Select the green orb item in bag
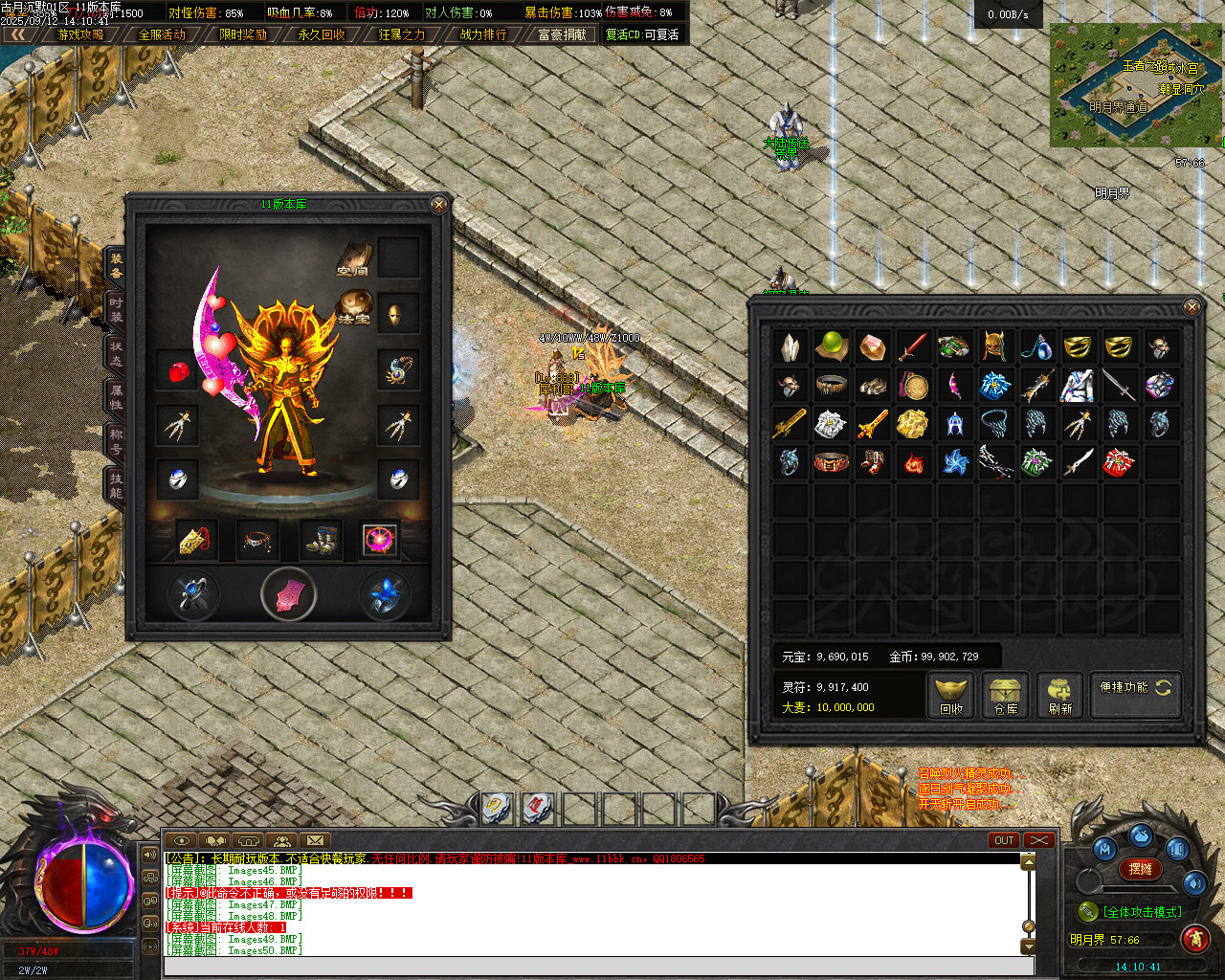 [832, 346]
